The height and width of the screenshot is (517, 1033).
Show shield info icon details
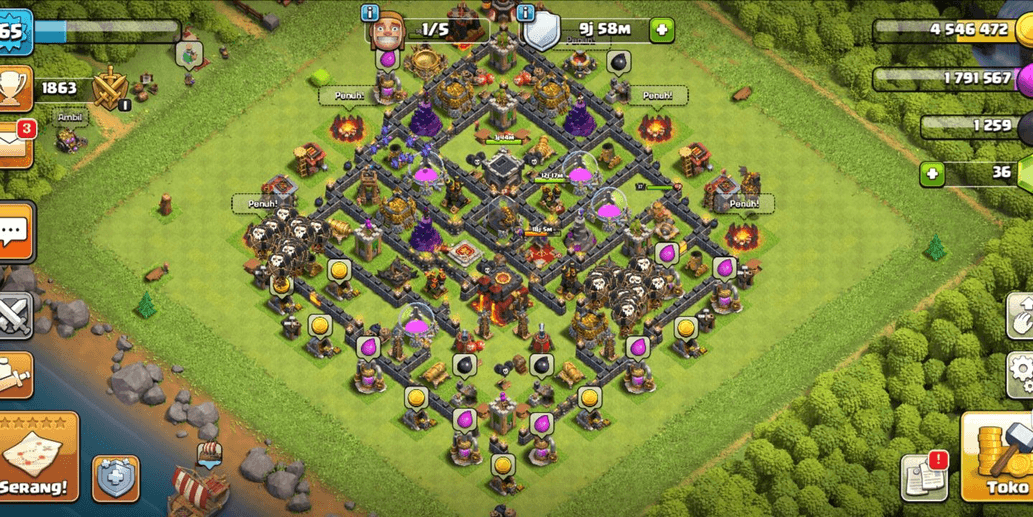point(526,13)
